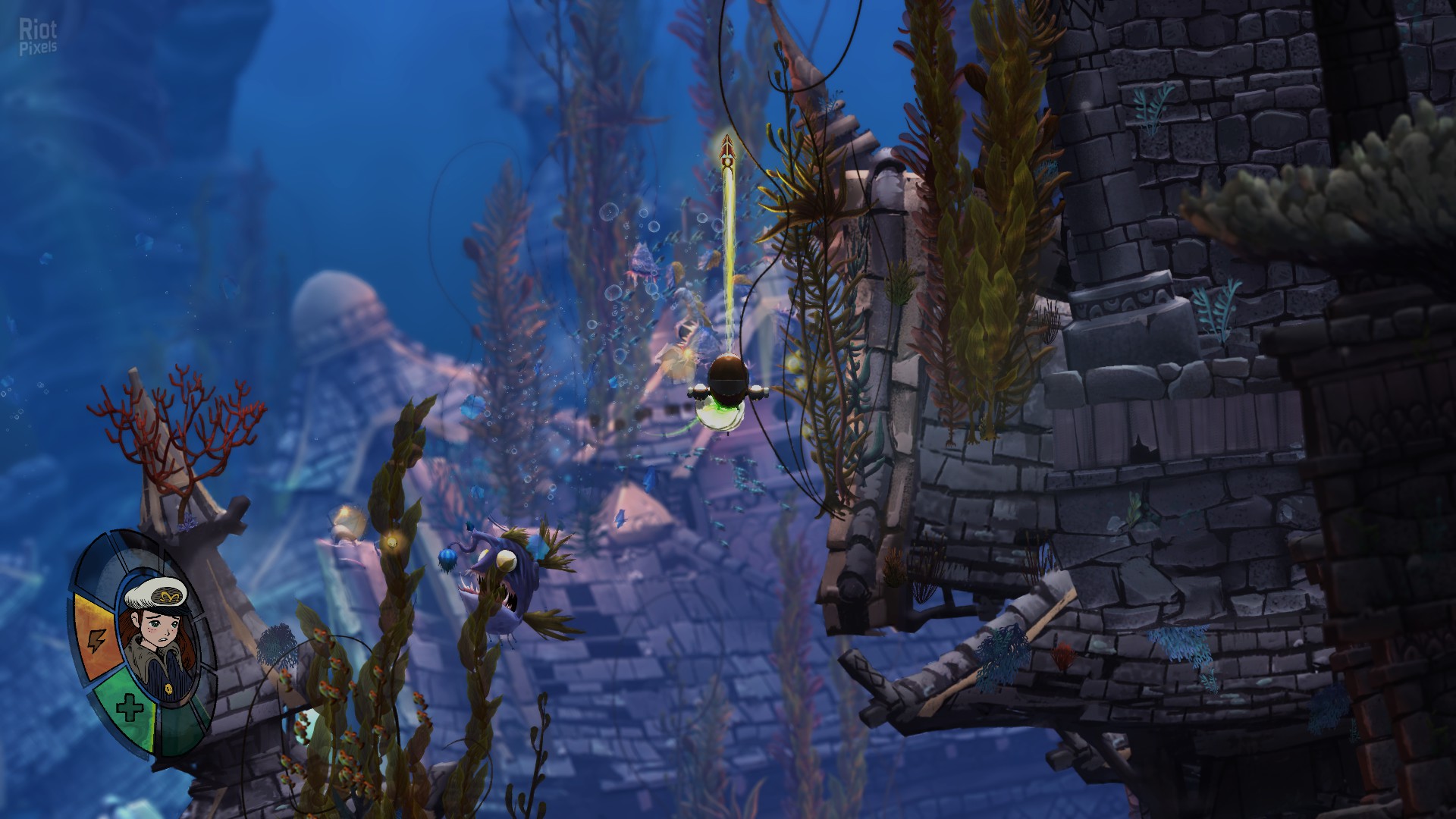Select the green plus health segment

click(128, 710)
